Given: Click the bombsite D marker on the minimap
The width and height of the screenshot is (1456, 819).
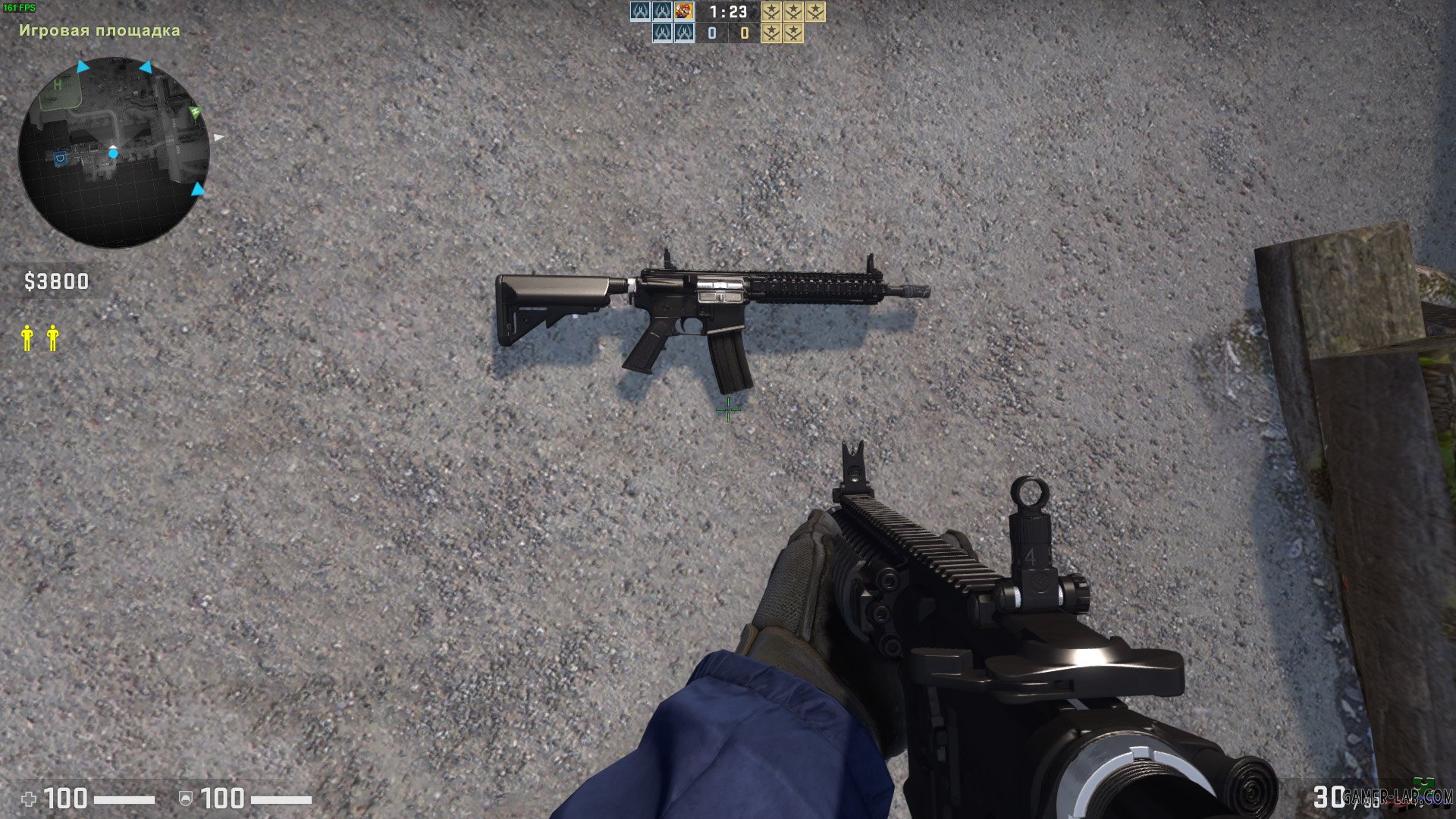Looking at the screenshot, I should point(61,157).
